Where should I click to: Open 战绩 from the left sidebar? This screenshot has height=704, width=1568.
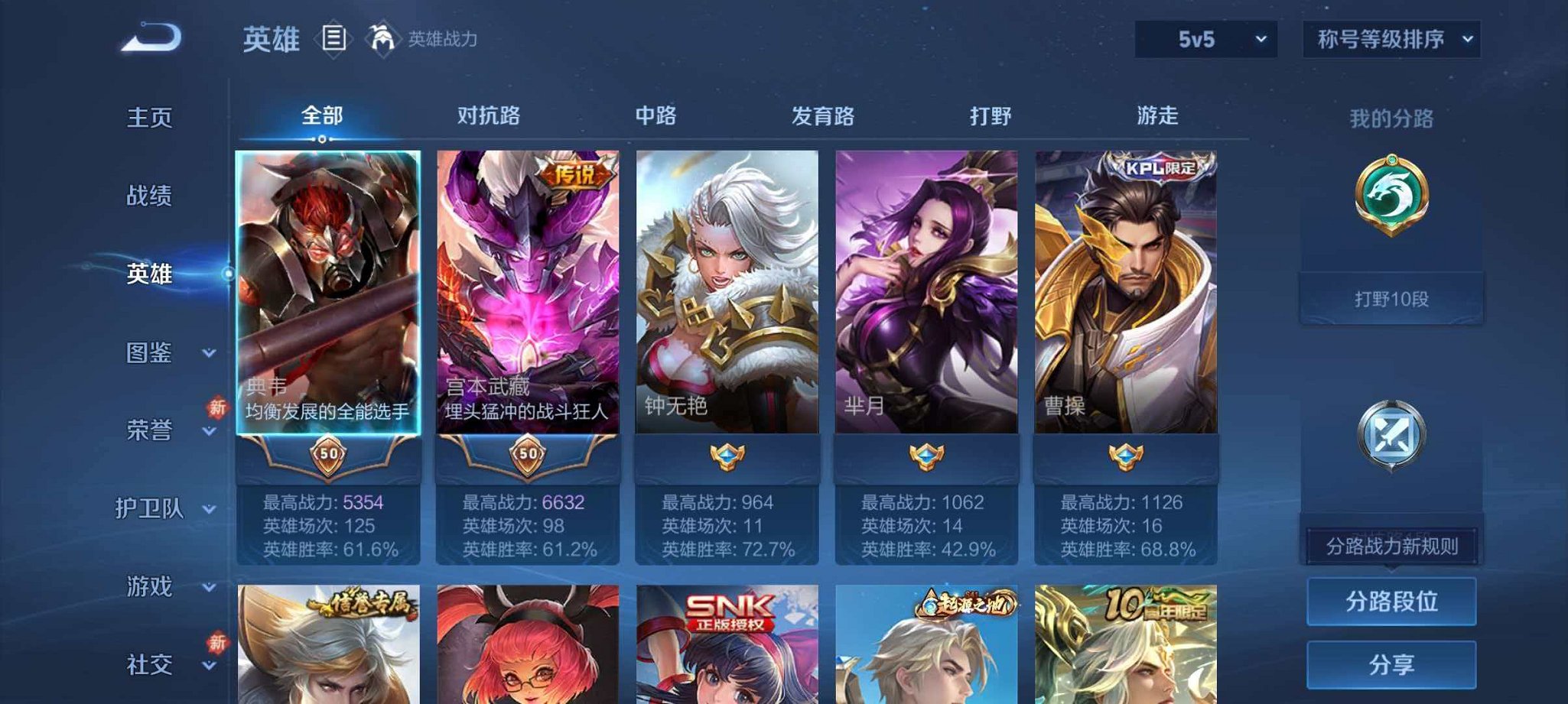(150, 196)
